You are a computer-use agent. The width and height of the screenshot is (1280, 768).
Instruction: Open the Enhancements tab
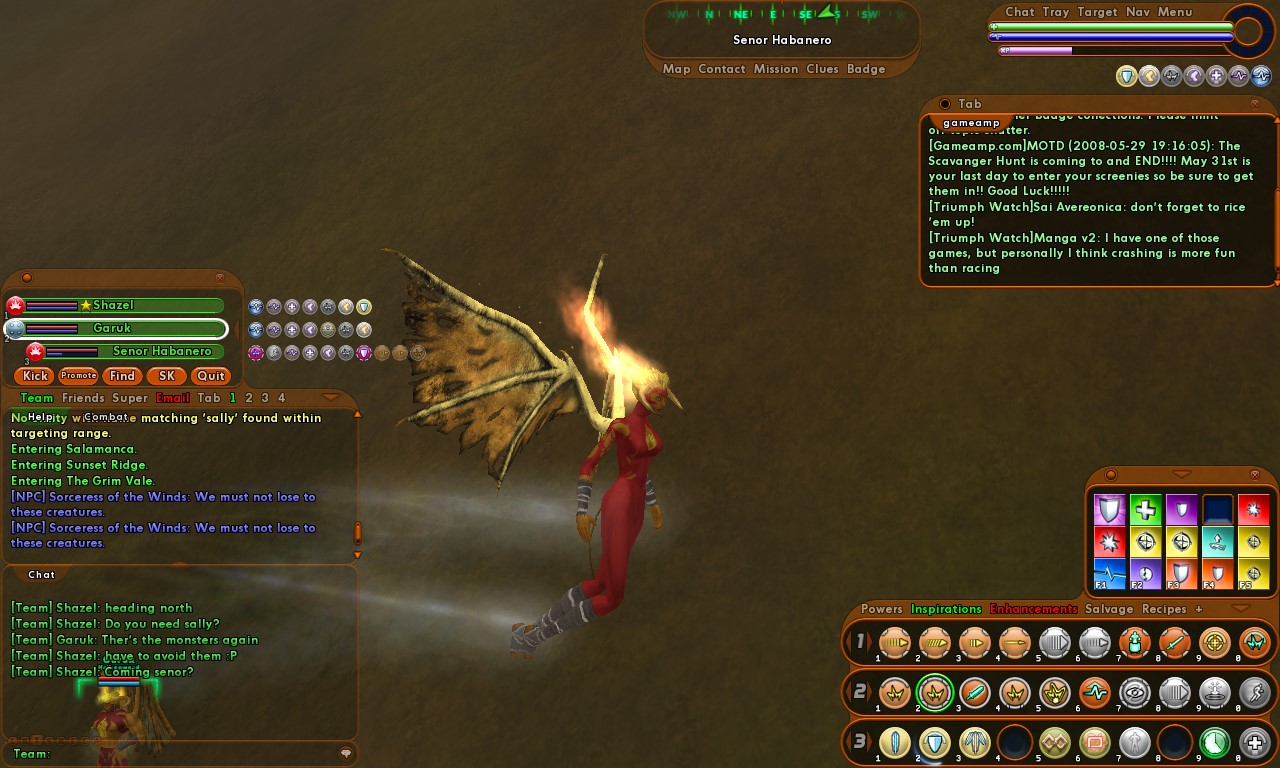pyautogui.click(x=1034, y=609)
